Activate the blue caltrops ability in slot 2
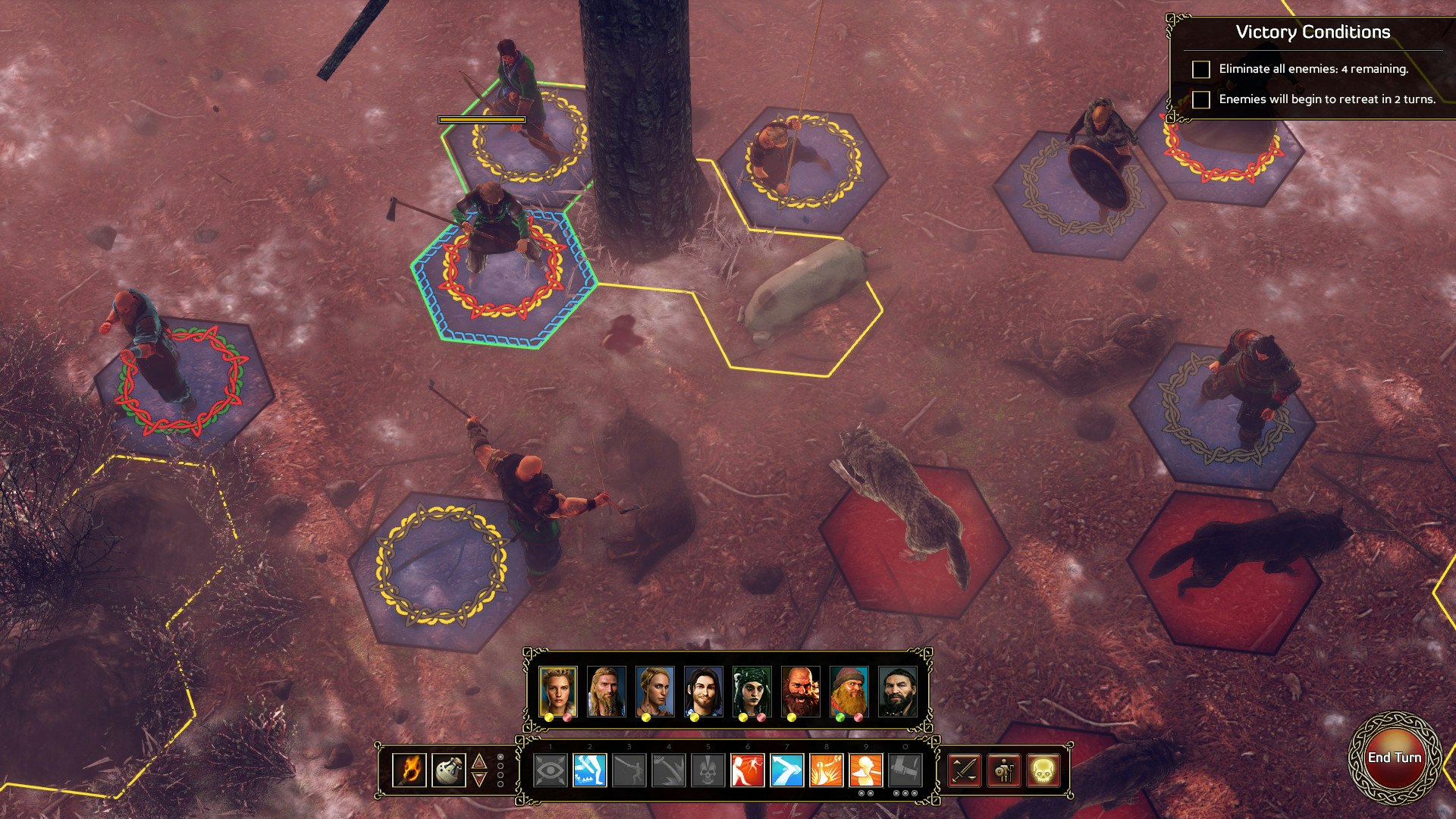Image resolution: width=1456 pixels, height=819 pixels. pyautogui.click(x=590, y=770)
